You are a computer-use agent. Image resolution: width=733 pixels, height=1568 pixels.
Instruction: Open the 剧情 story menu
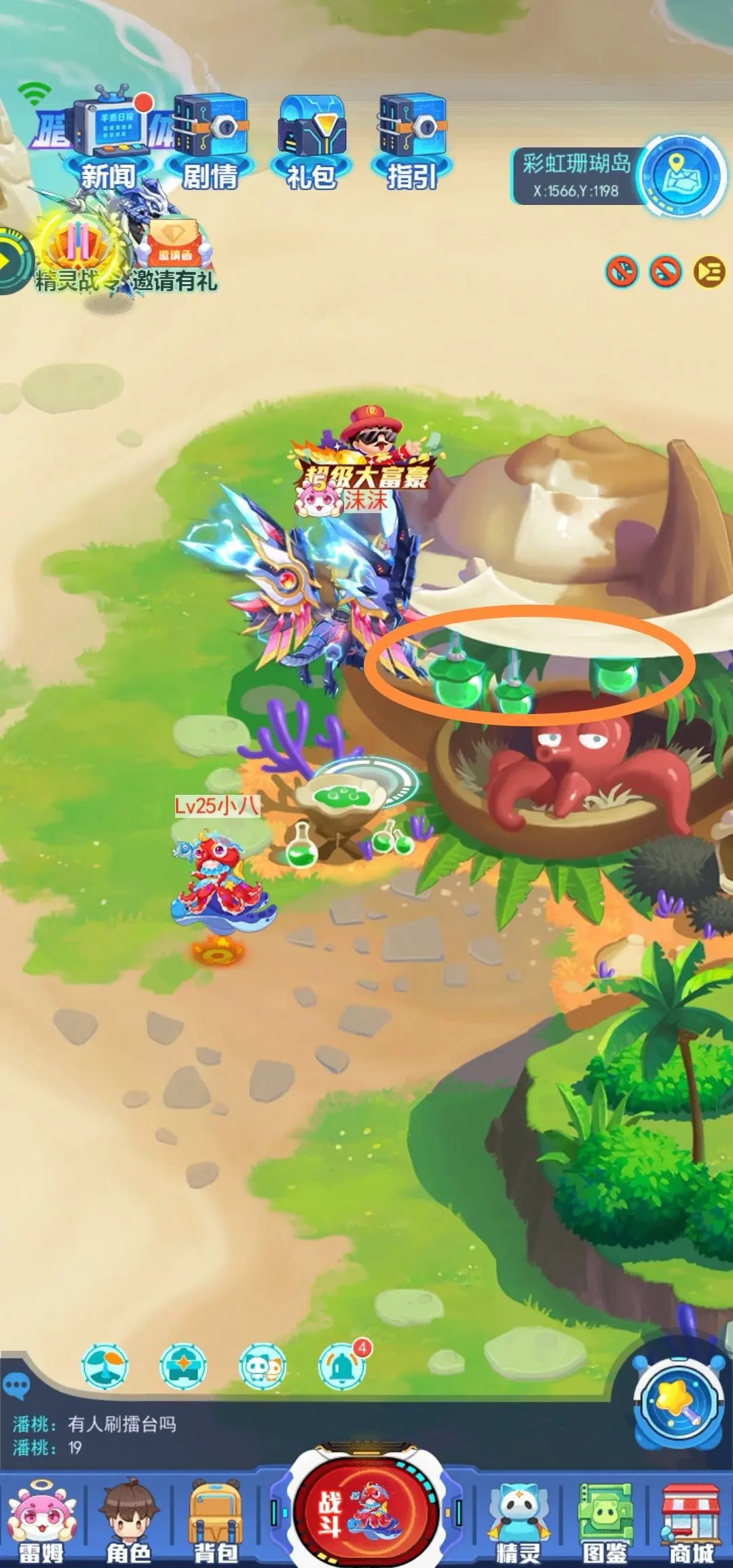click(210, 139)
